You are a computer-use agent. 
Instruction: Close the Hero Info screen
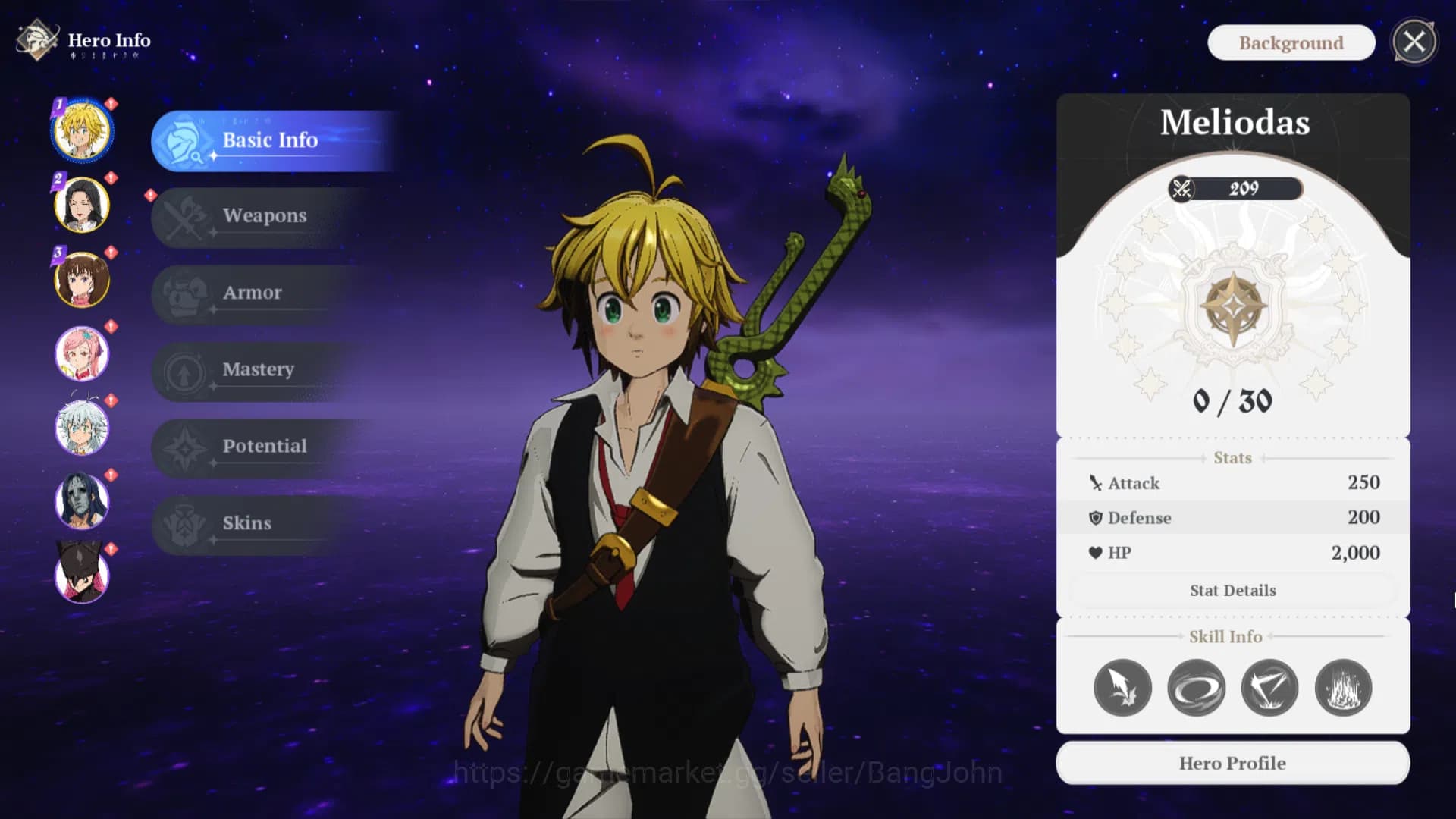pyautogui.click(x=1413, y=42)
